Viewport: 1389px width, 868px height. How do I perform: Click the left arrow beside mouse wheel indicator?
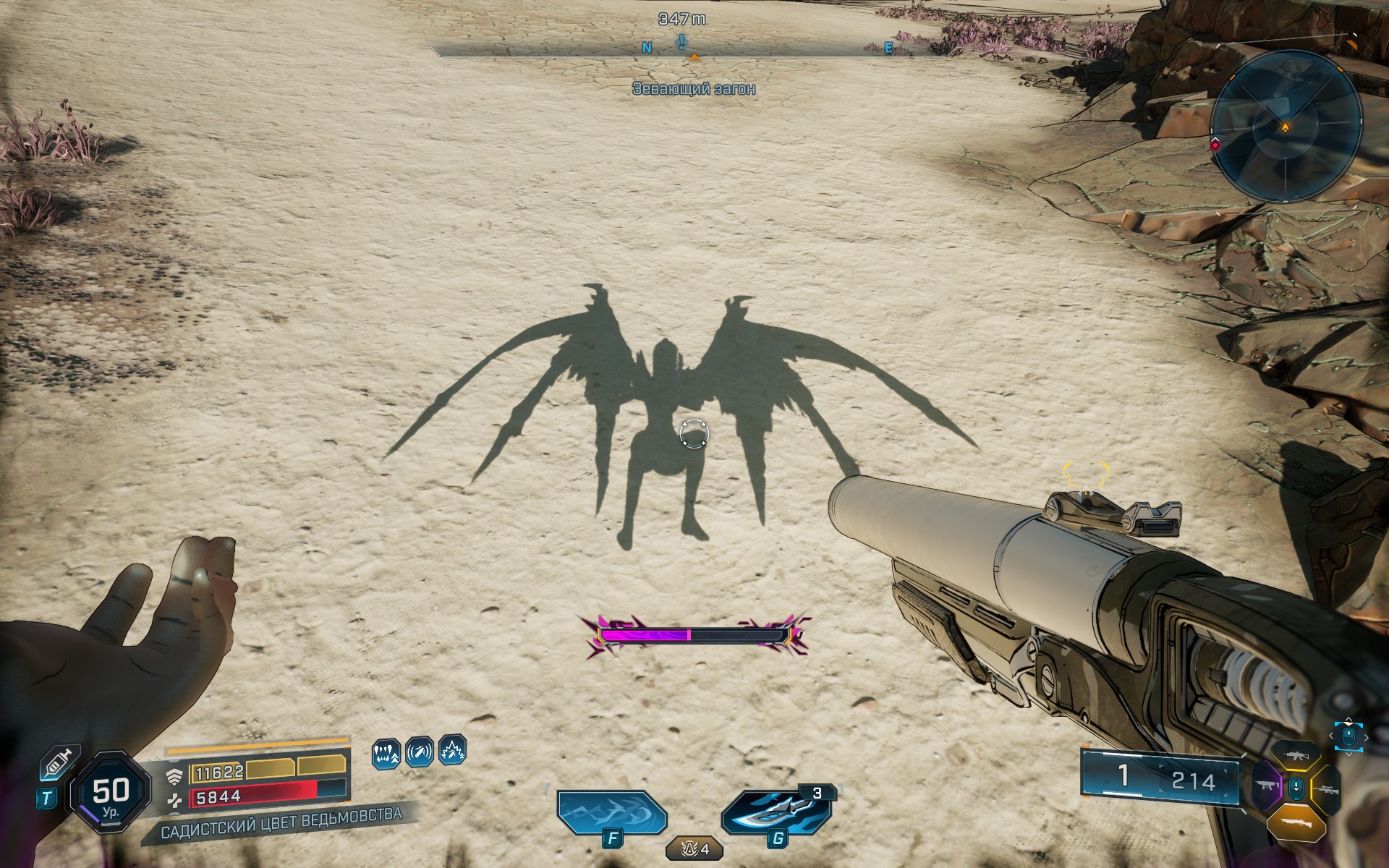(1331, 736)
